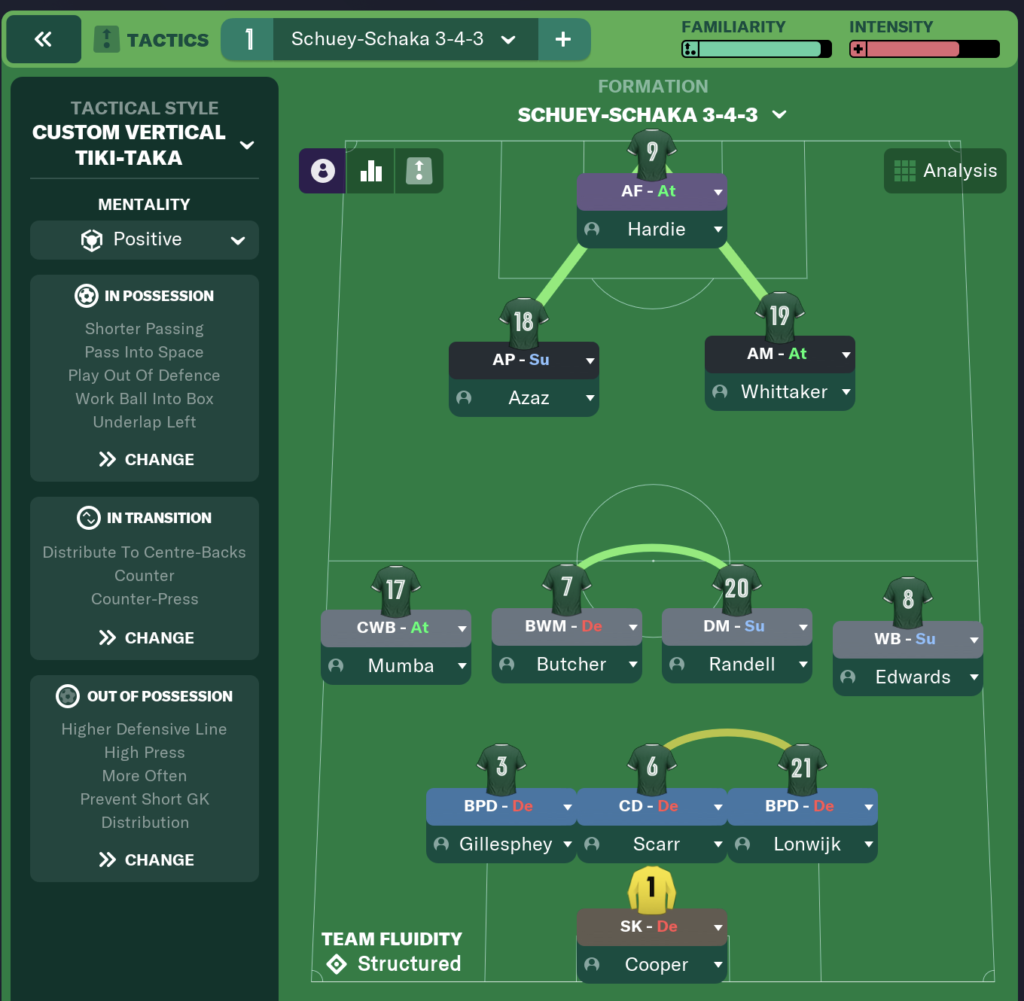
Task: Pick a different player for Edwards' slot
Action: click(x=973, y=677)
